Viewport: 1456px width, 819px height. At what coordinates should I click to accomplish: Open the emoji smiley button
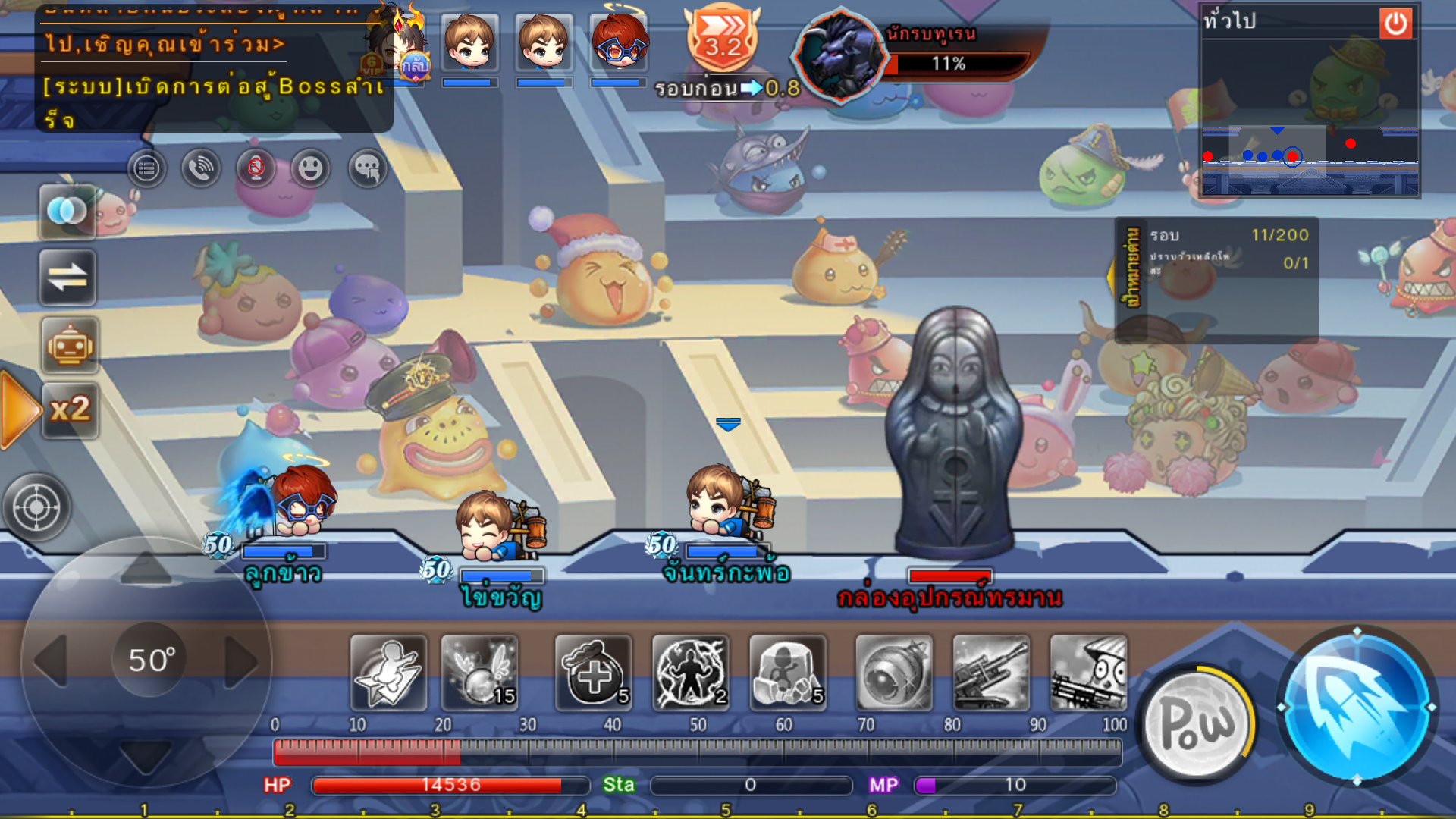click(x=310, y=168)
